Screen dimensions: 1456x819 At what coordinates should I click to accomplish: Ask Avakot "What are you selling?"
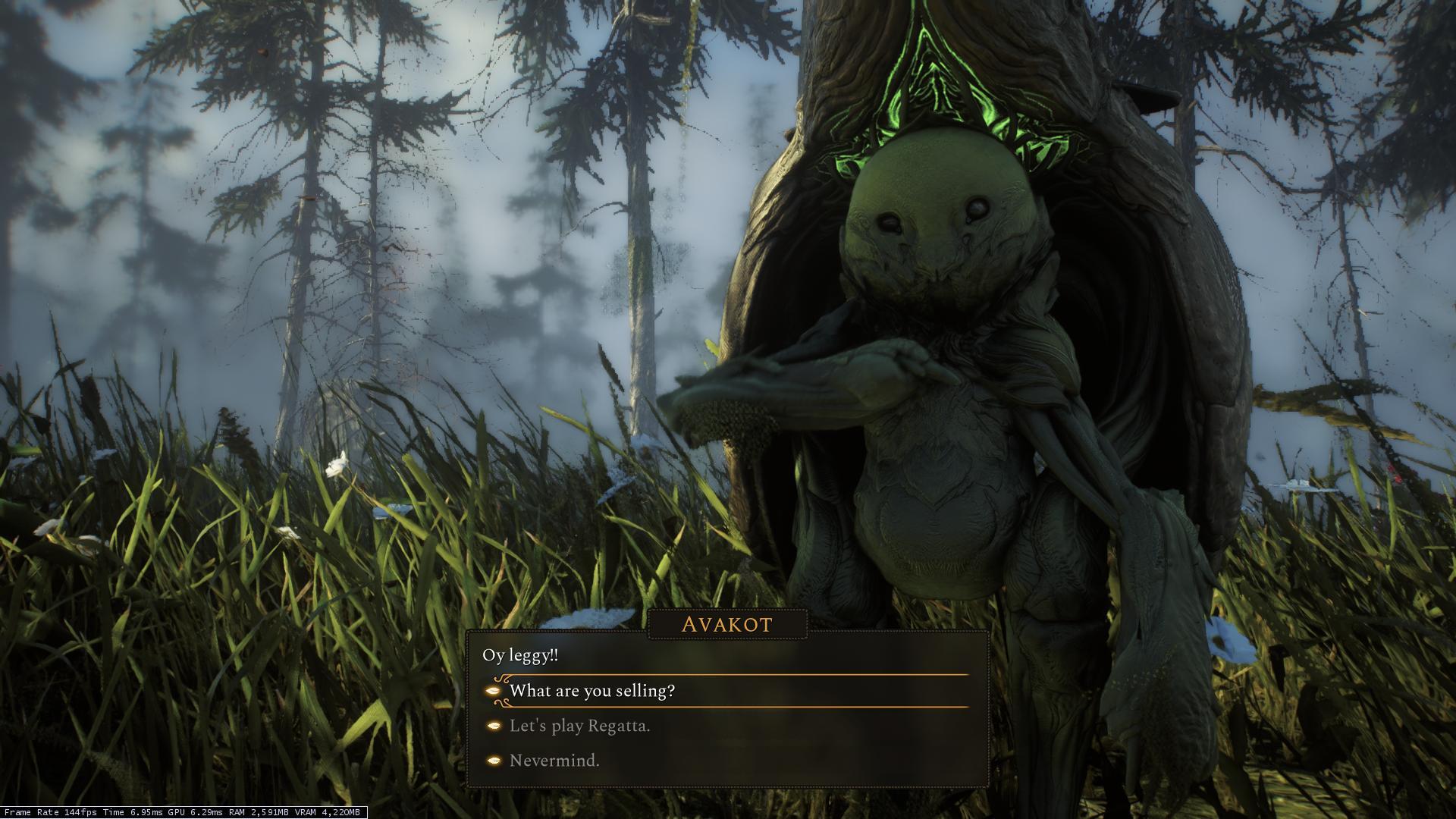pyautogui.click(x=592, y=691)
